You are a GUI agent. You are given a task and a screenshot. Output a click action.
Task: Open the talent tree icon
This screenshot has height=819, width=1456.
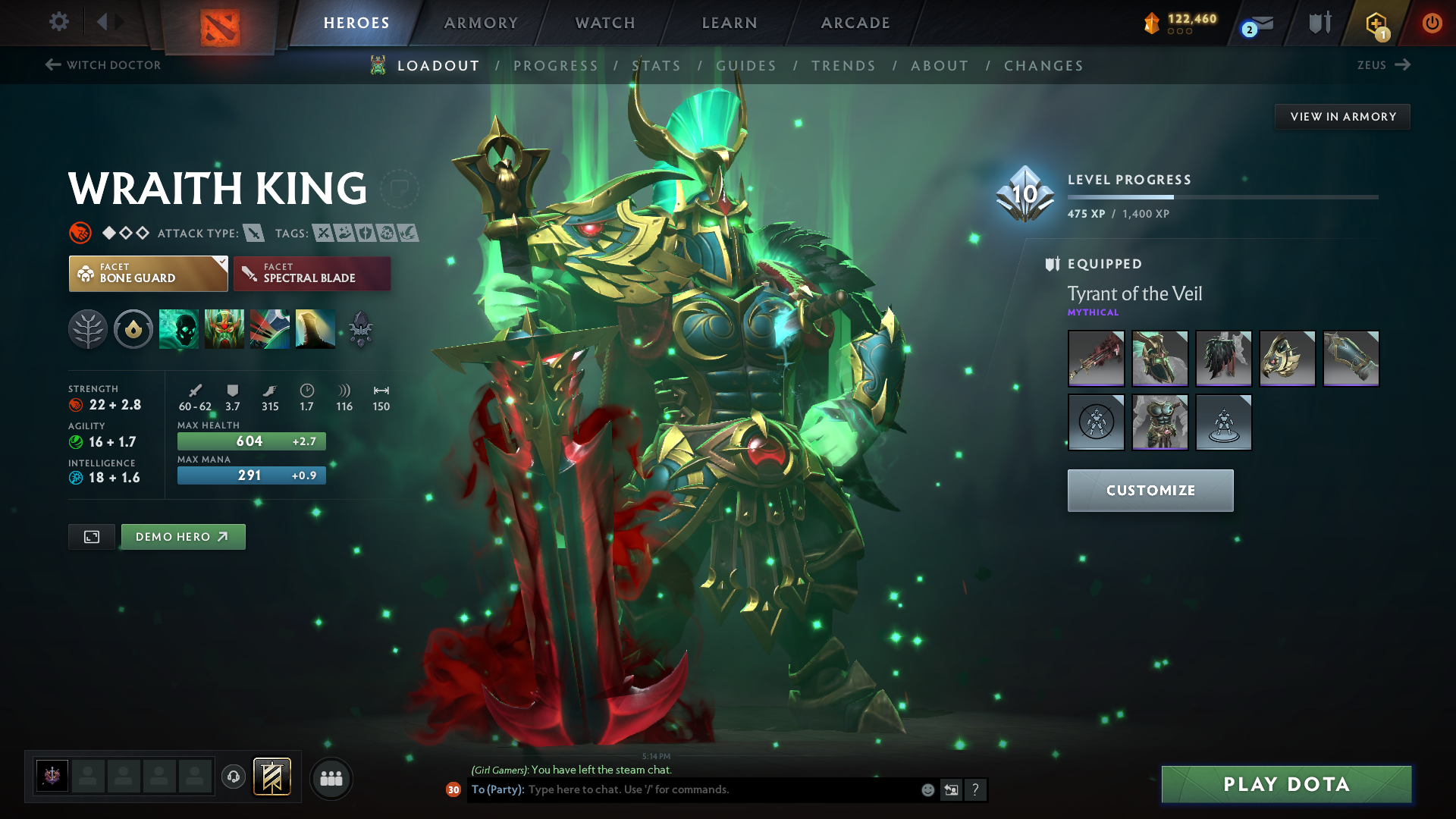coord(87,329)
